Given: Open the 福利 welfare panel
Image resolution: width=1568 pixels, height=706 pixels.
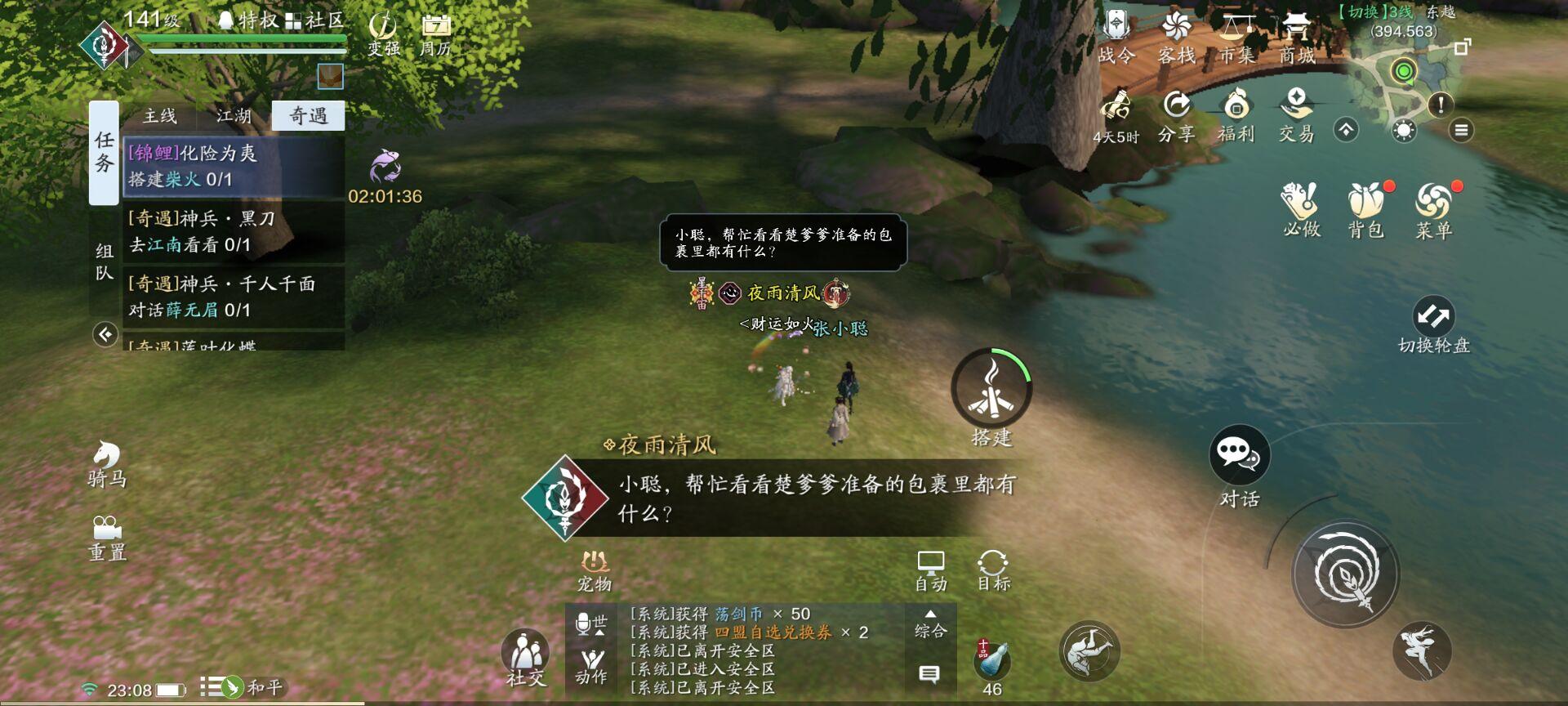Looking at the screenshot, I should [x=1236, y=113].
